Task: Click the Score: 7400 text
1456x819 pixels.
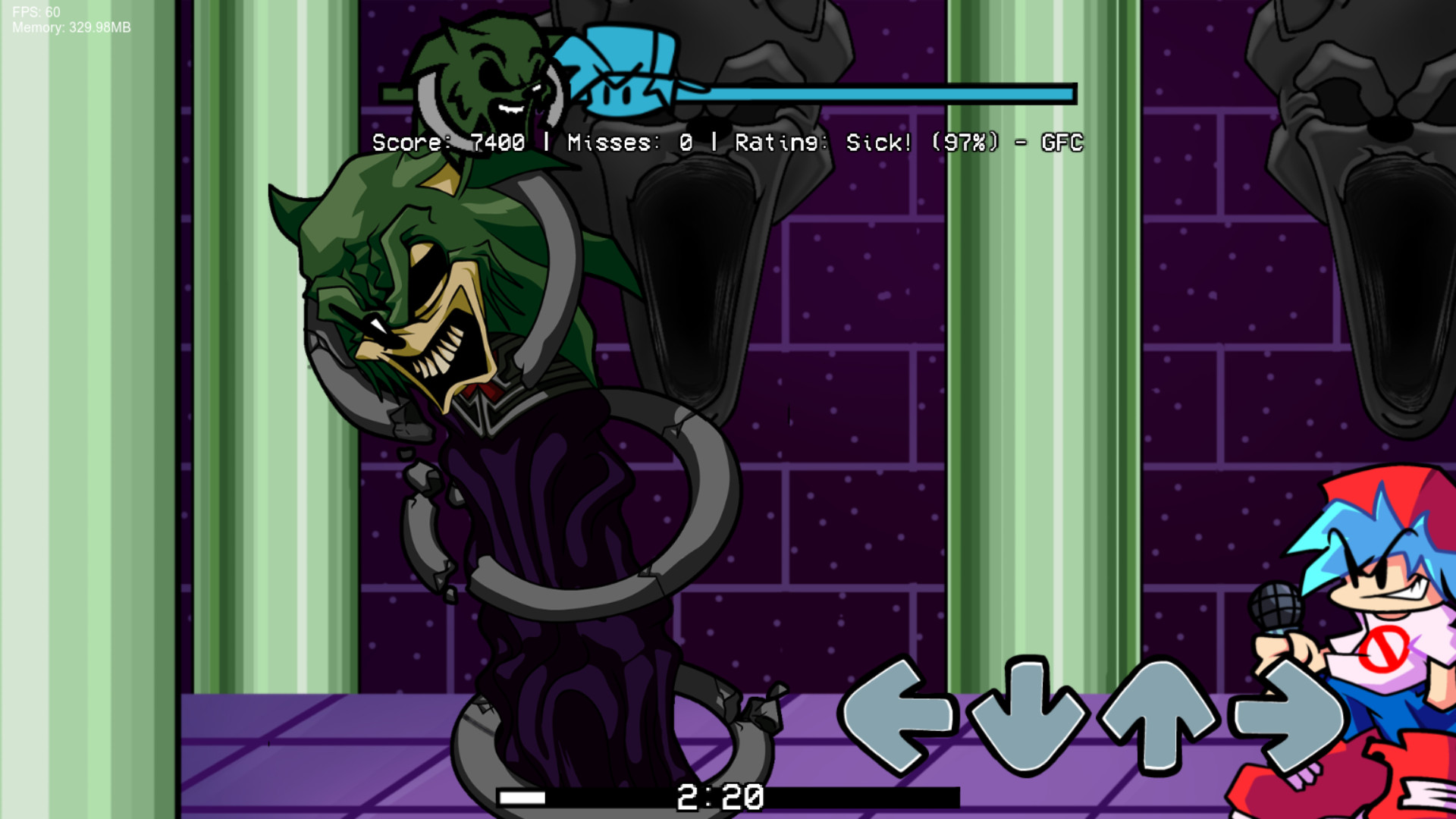Action: tap(447, 142)
